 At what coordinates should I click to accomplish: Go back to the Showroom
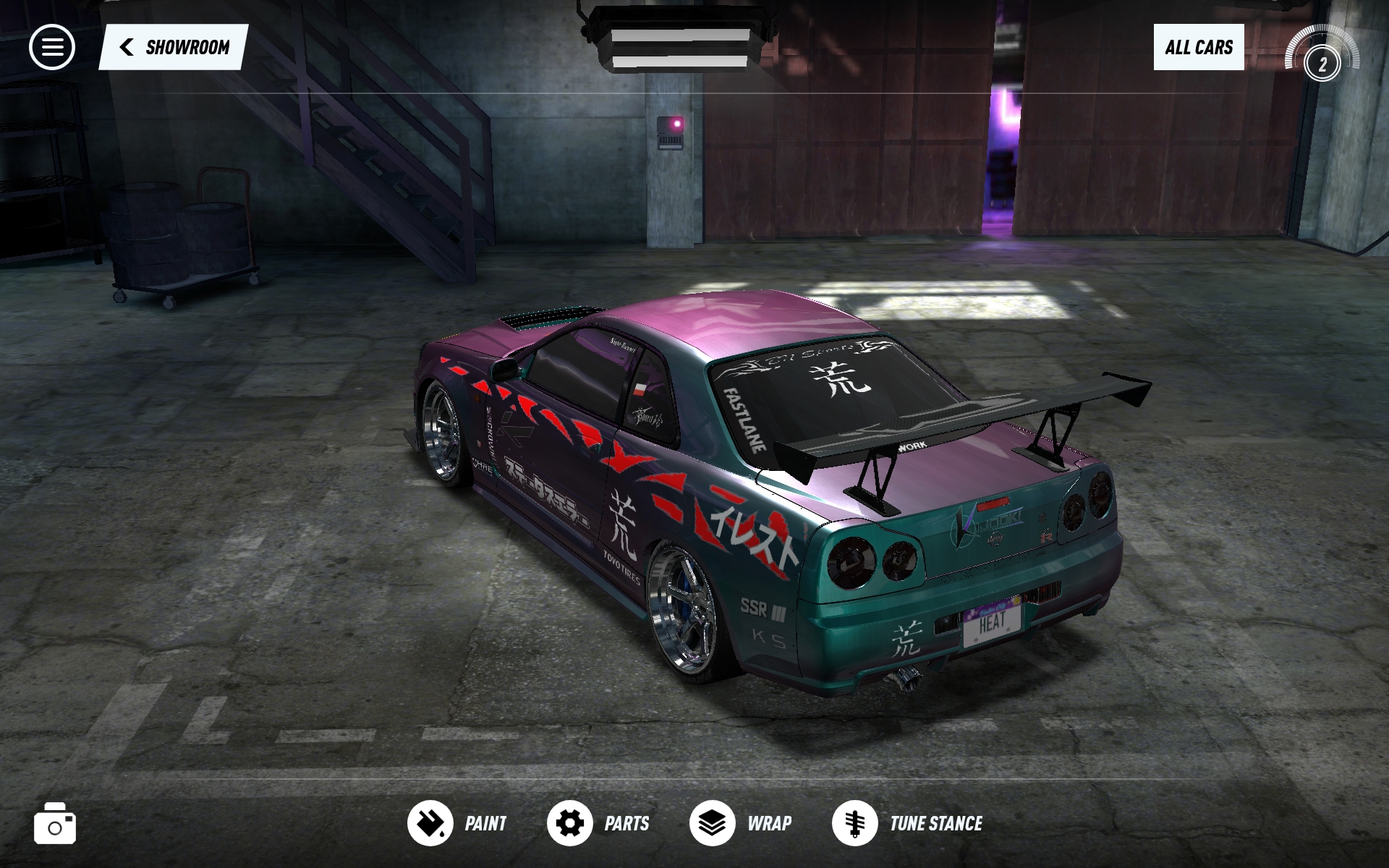[174, 48]
